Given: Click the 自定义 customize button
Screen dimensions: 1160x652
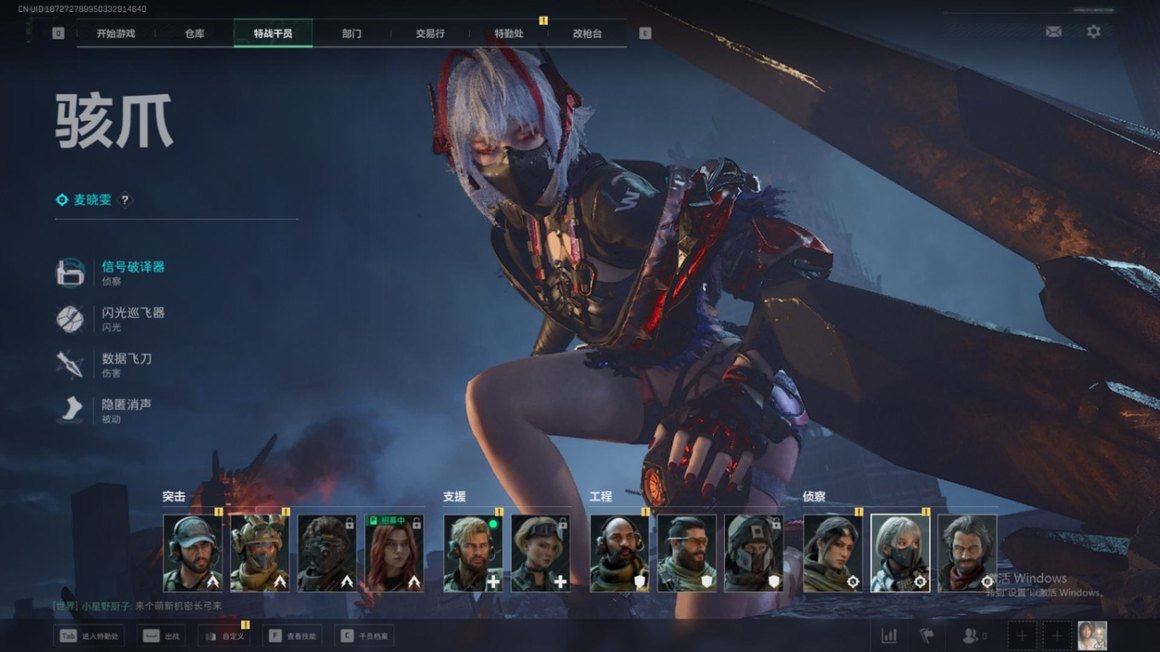Looking at the screenshot, I should [223, 635].
